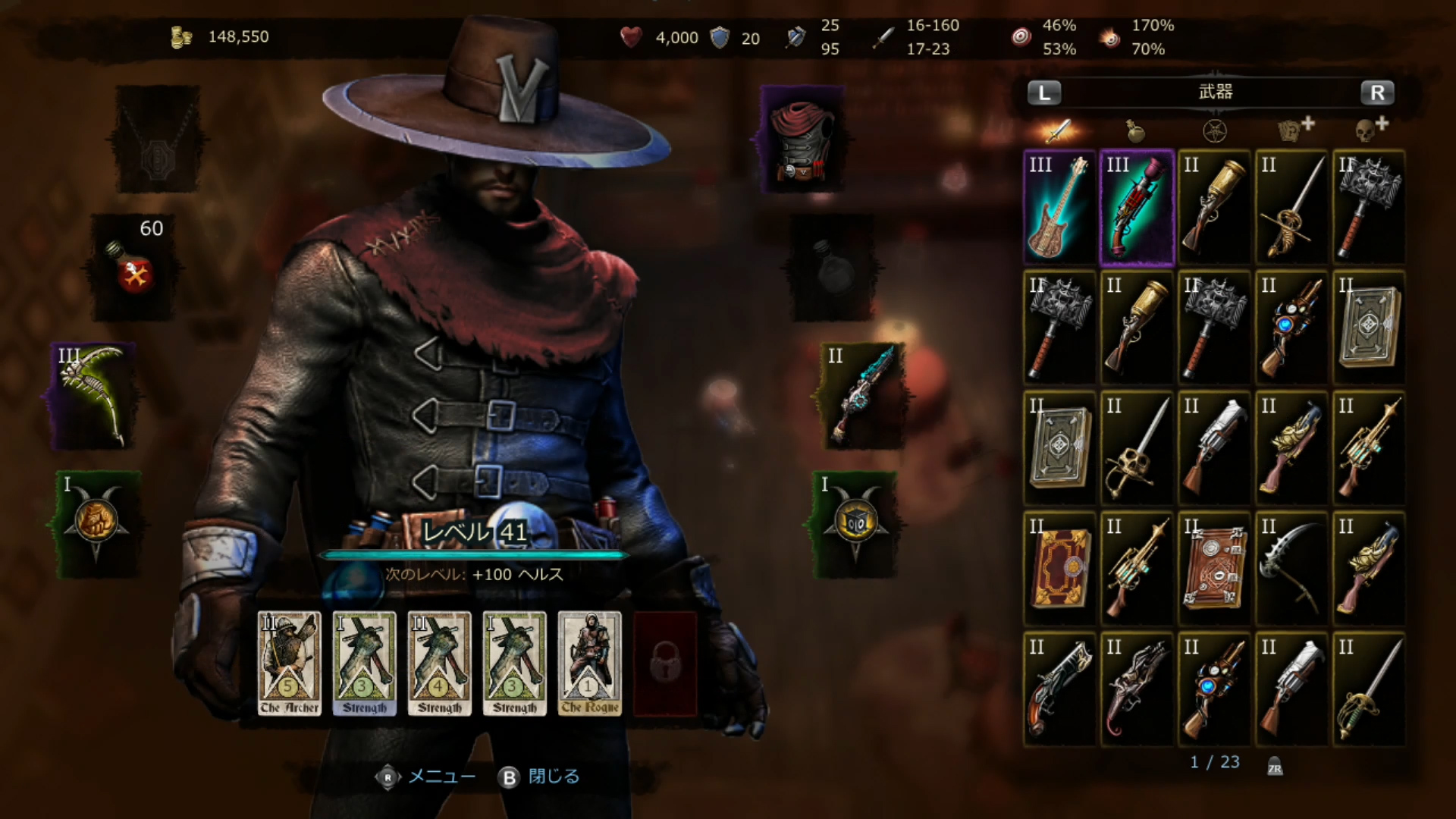
Task: Select the red leather tome weapon
Action: click(1059, 569)
